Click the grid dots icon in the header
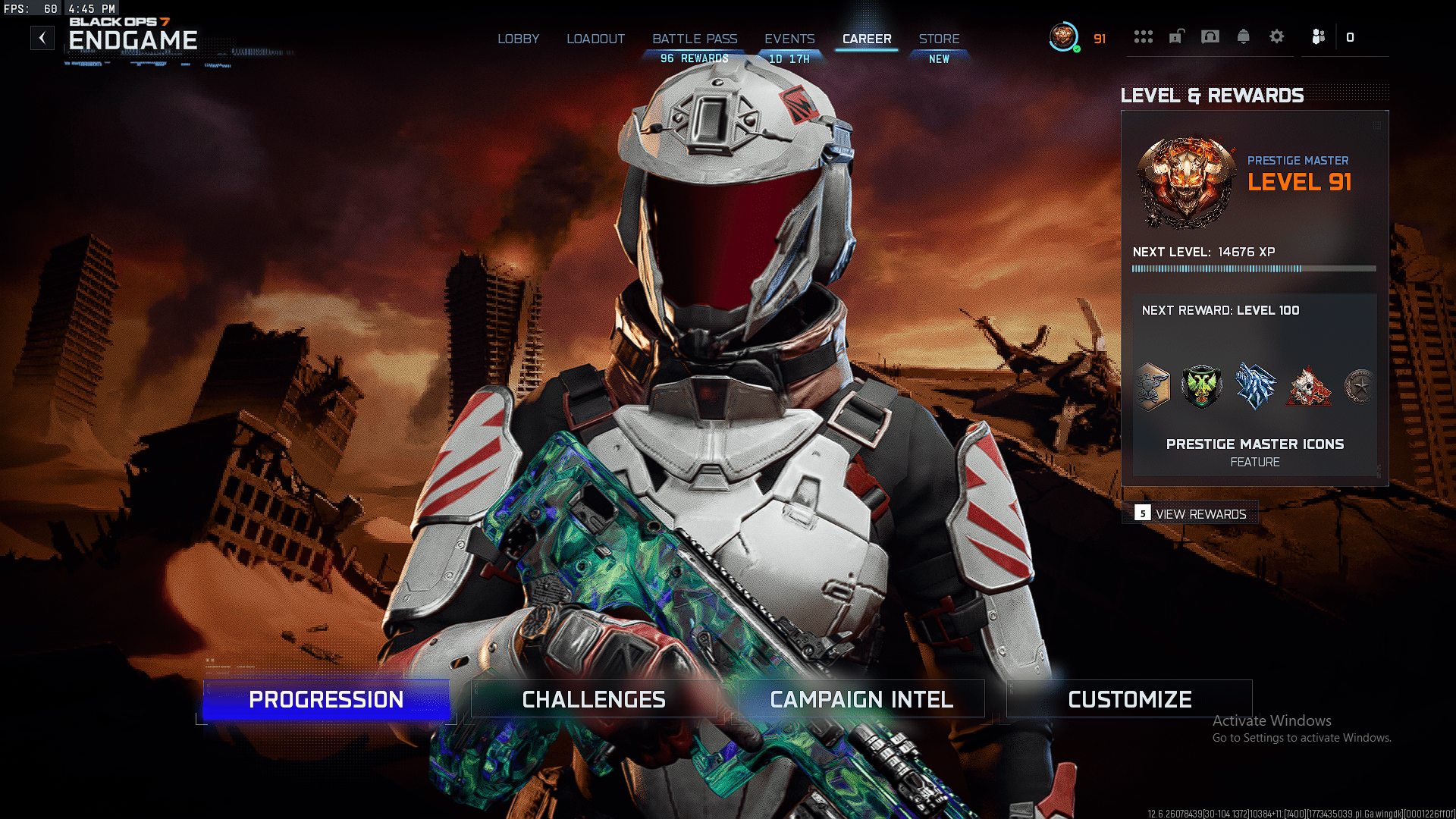The image size is (1456, 819). pyautogui.click(x=1144, y=36)
